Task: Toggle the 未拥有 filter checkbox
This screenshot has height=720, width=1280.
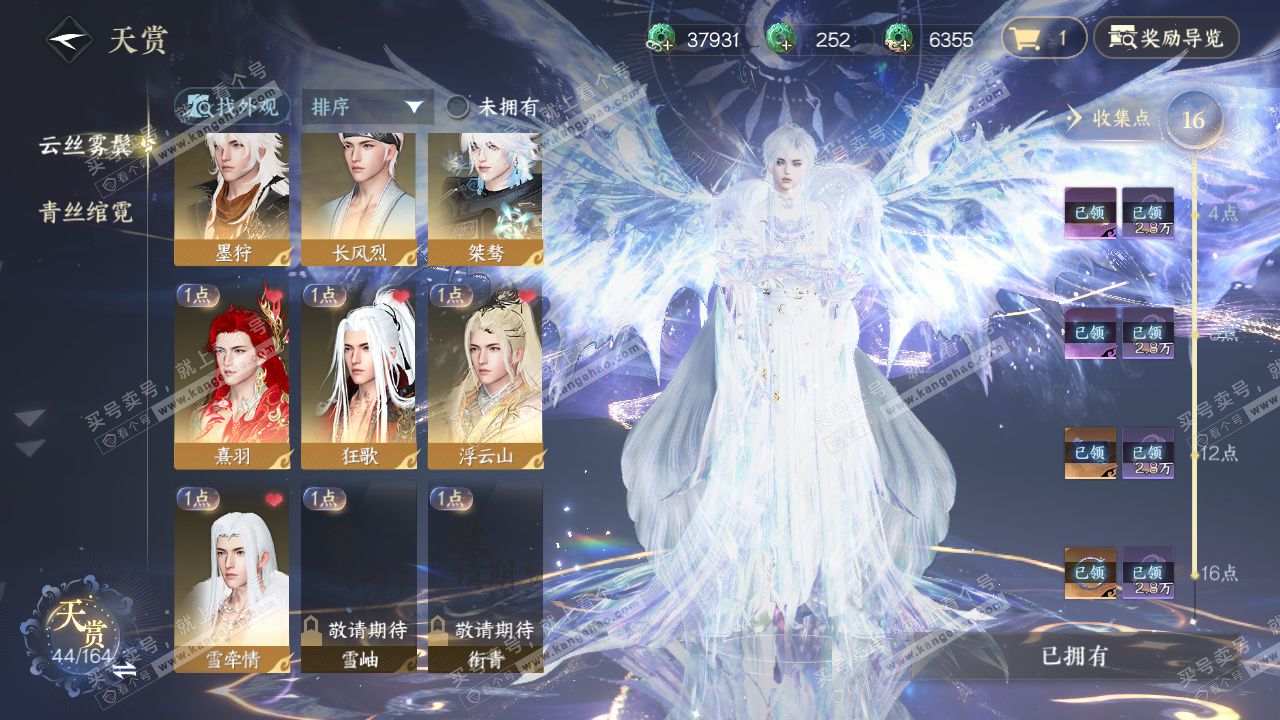Action: coord(457,107)
